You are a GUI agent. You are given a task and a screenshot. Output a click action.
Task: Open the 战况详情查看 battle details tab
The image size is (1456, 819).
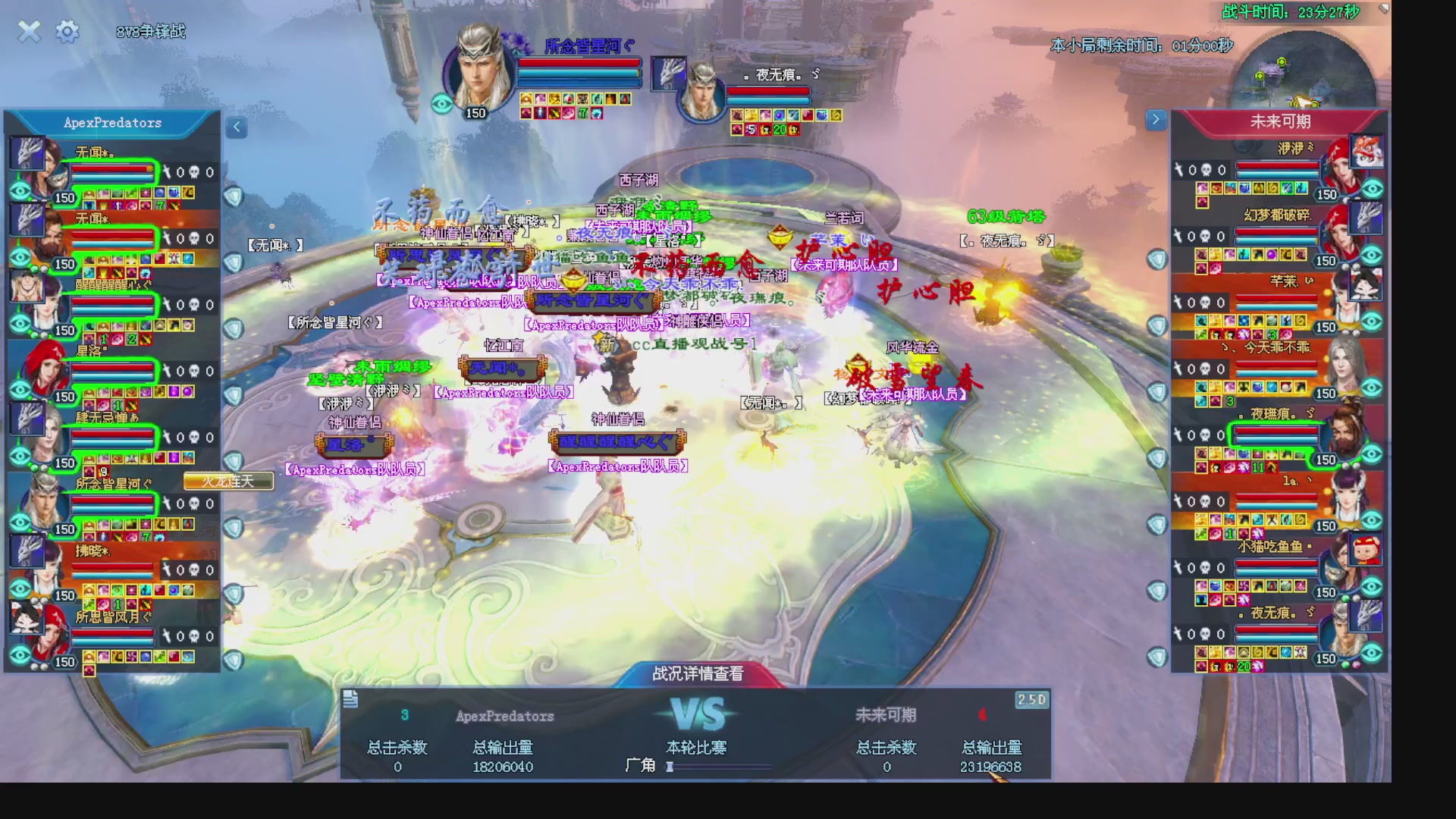pyautogui.click(x=698, y=673)
